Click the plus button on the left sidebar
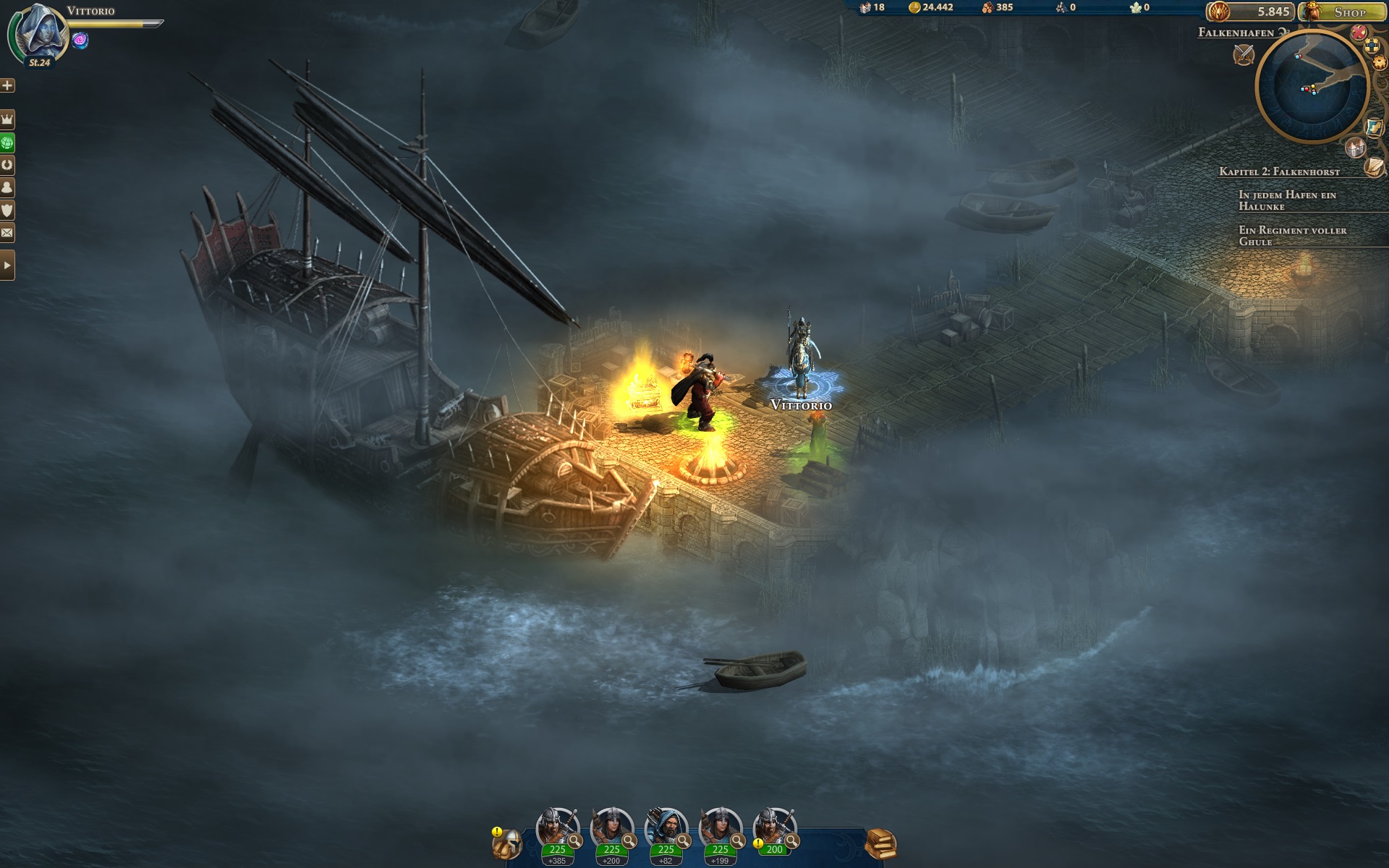 coord(7,85)
